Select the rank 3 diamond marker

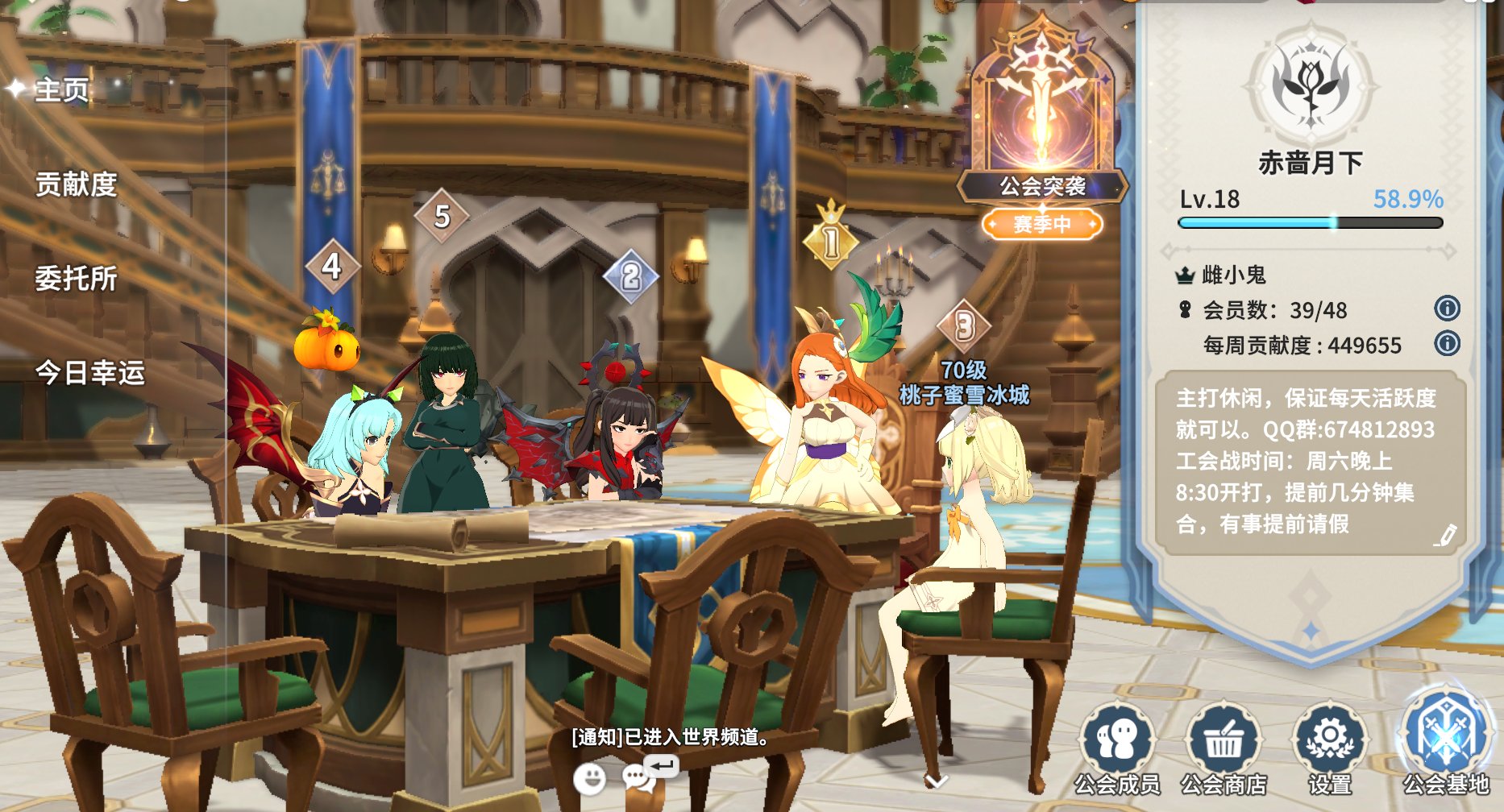(x=965, y=326)
